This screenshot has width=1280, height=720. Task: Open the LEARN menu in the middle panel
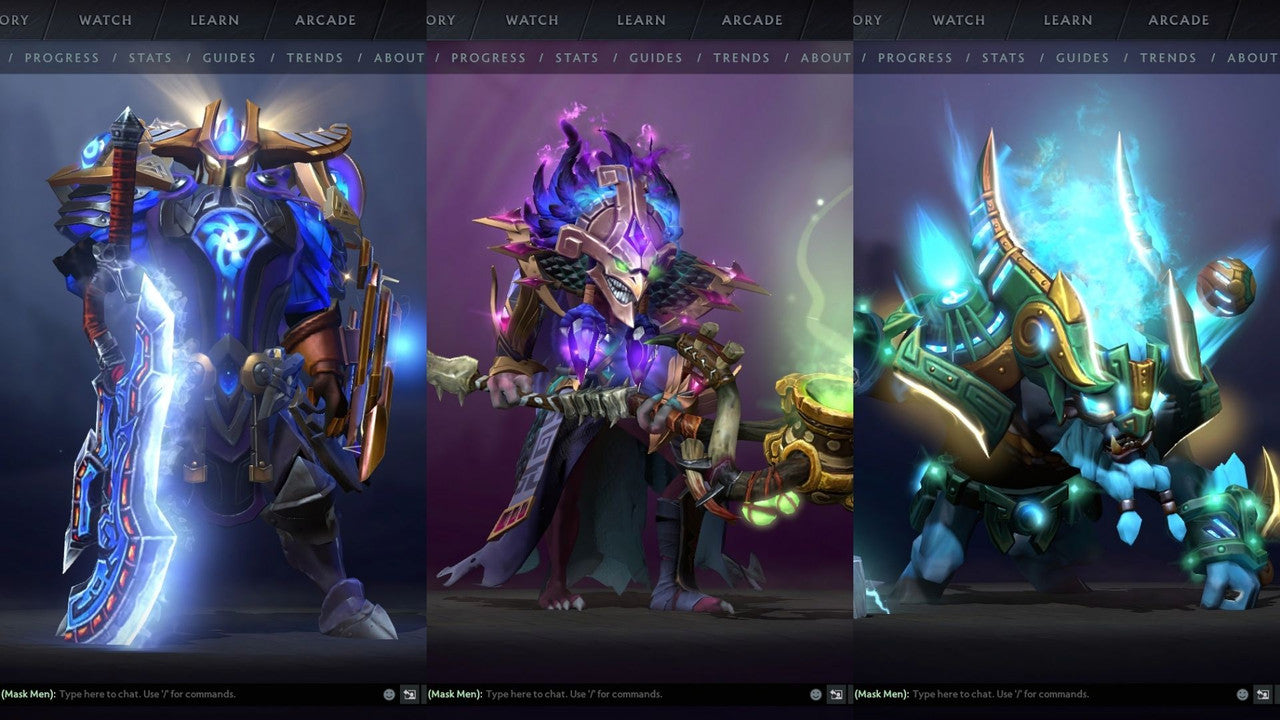pyautogui.click(x=641, y=19)
